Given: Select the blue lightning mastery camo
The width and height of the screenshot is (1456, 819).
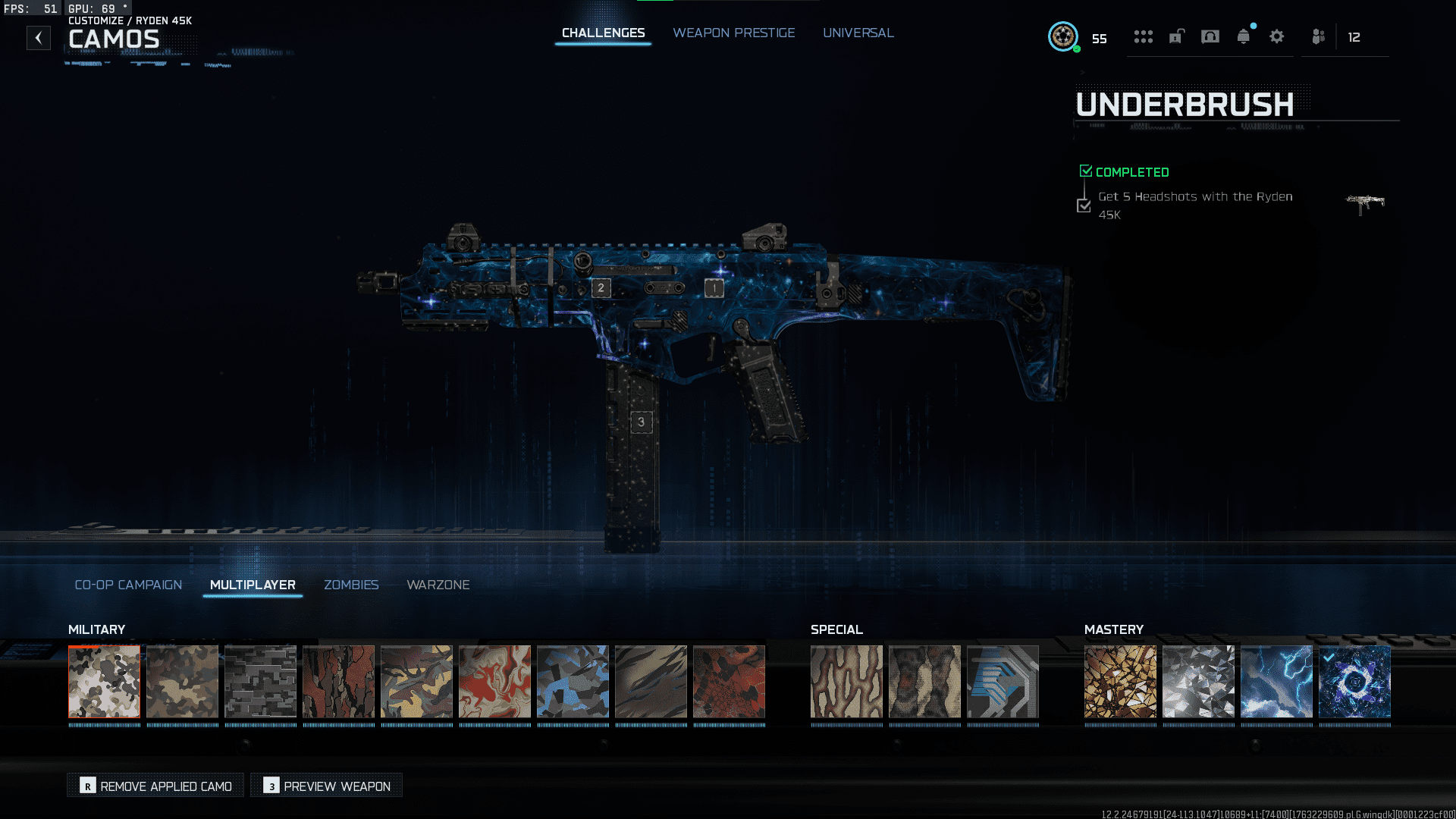Looking at the screenshot, I should (1276, 681).
